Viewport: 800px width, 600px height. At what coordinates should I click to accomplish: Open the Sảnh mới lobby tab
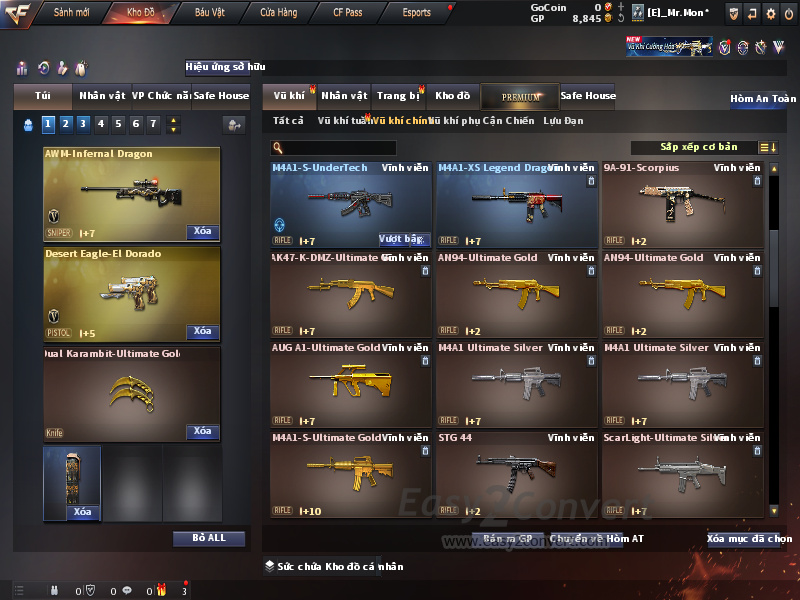click(x=71, y=13)
